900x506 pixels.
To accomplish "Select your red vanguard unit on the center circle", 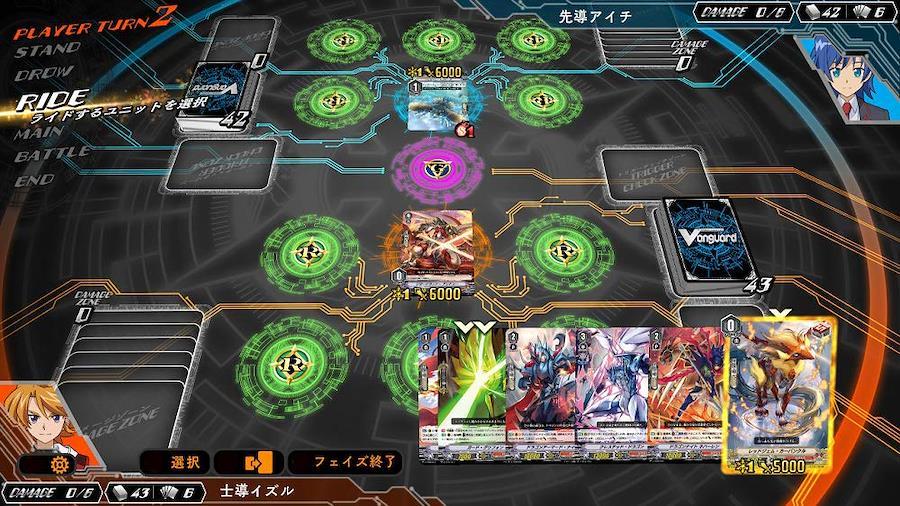I will (436, 242).
